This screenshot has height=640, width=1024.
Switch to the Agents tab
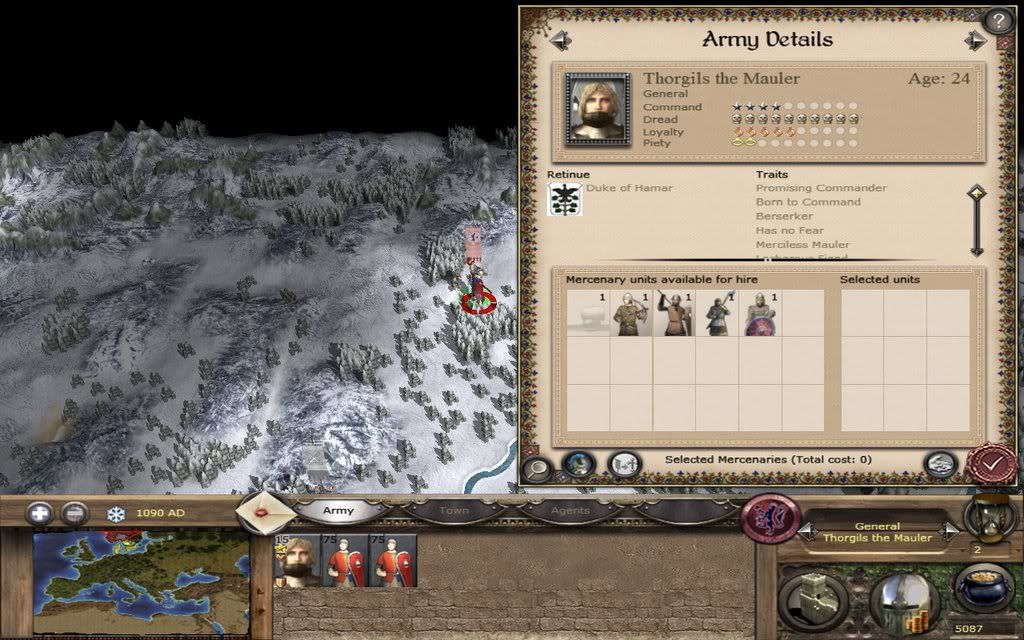[x=570, y=511]
